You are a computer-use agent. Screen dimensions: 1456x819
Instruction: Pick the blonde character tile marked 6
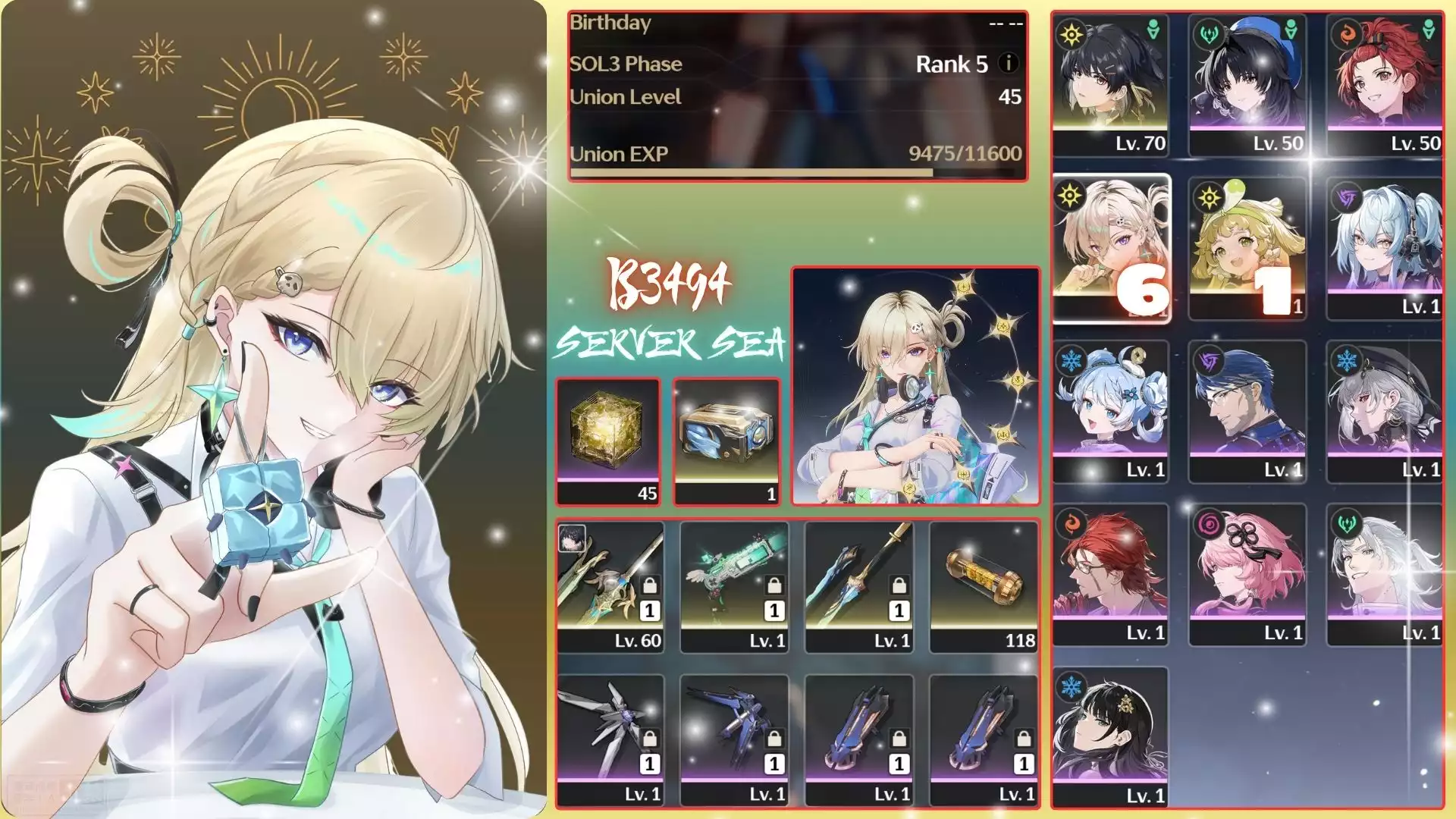[x=1111, y=249]
